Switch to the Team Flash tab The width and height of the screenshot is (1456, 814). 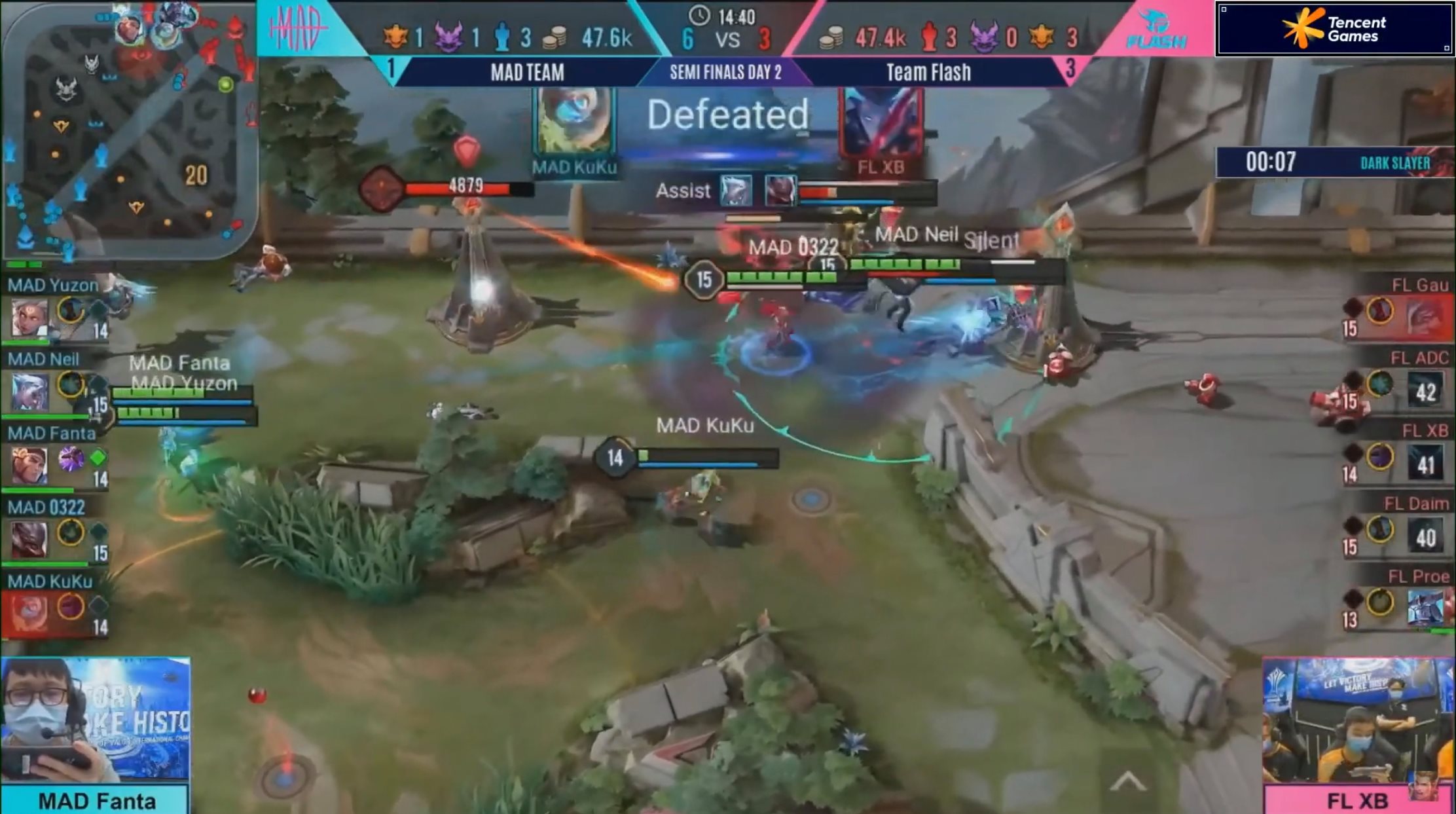pyautogui.click(x=930, y=72)
